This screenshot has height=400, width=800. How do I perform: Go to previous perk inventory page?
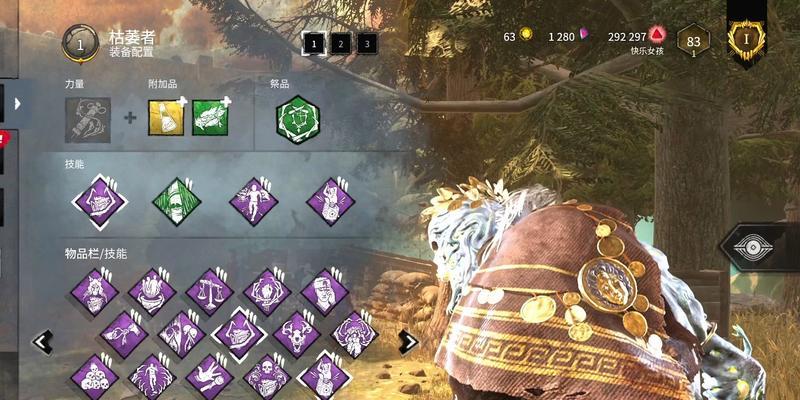click(43, 342)
